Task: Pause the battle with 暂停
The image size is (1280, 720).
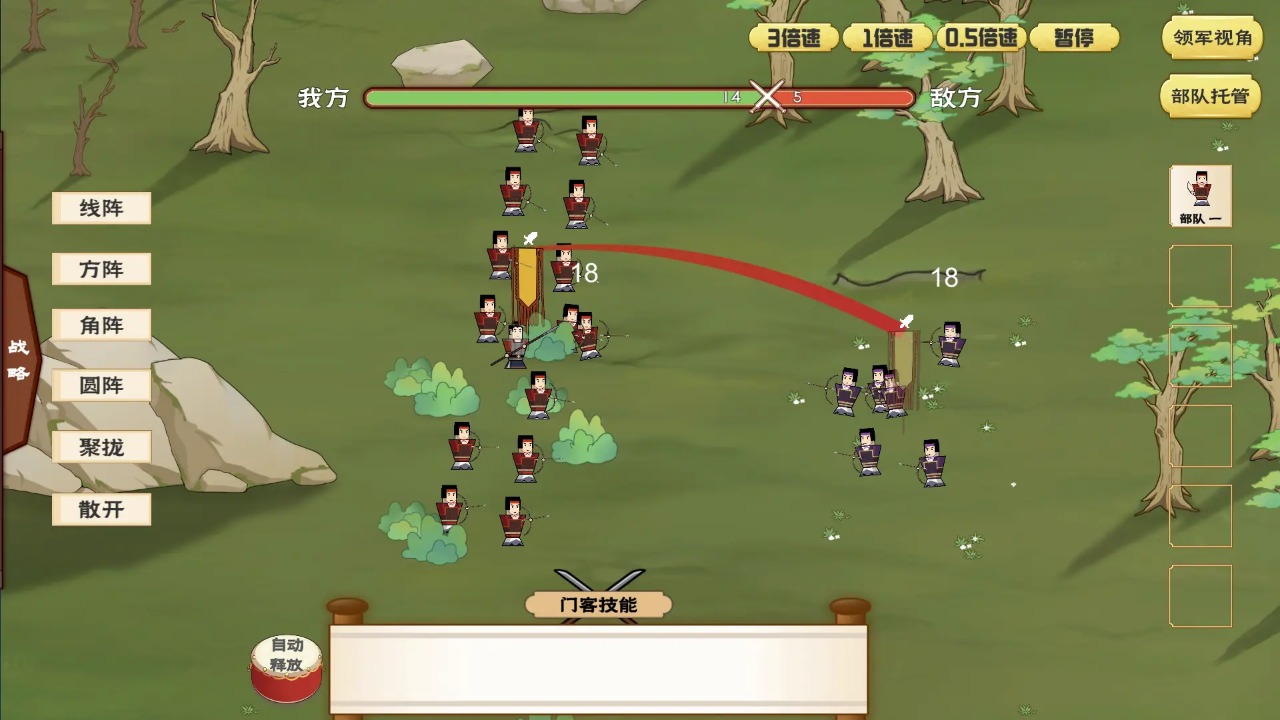Action: tap(1074, 38)
